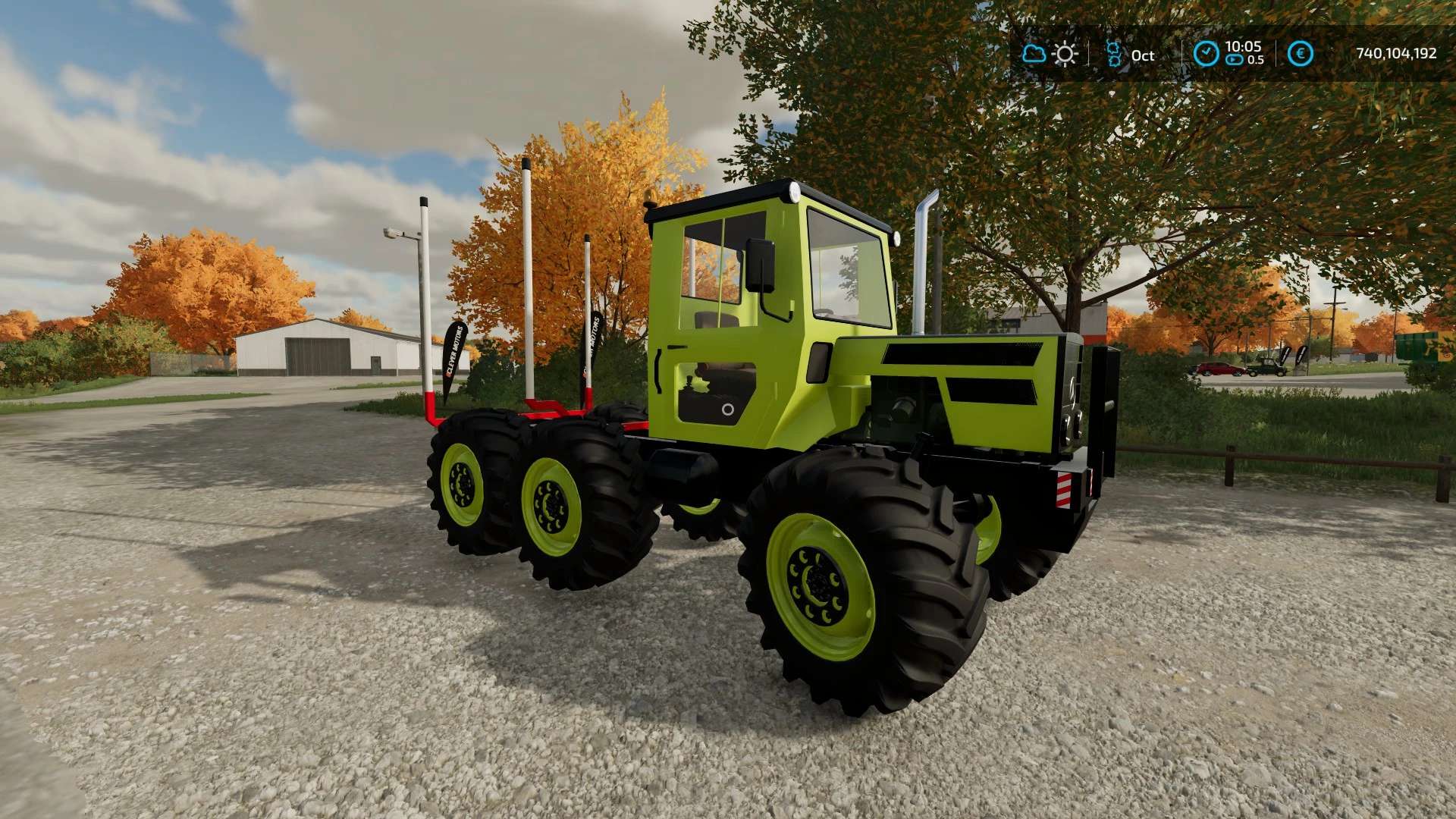
Task: Toggle the time-speed play icon
Action: (x=1235, y=60)
